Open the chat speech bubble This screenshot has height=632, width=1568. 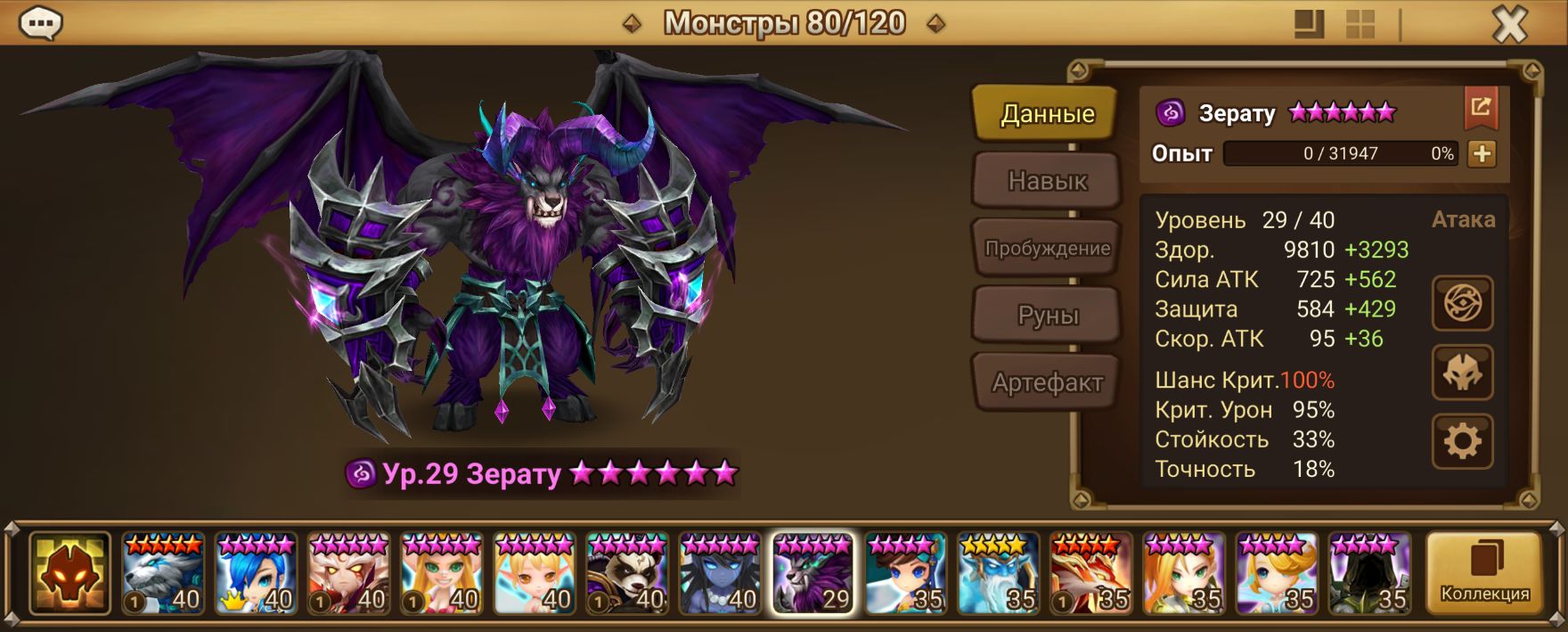40,24
